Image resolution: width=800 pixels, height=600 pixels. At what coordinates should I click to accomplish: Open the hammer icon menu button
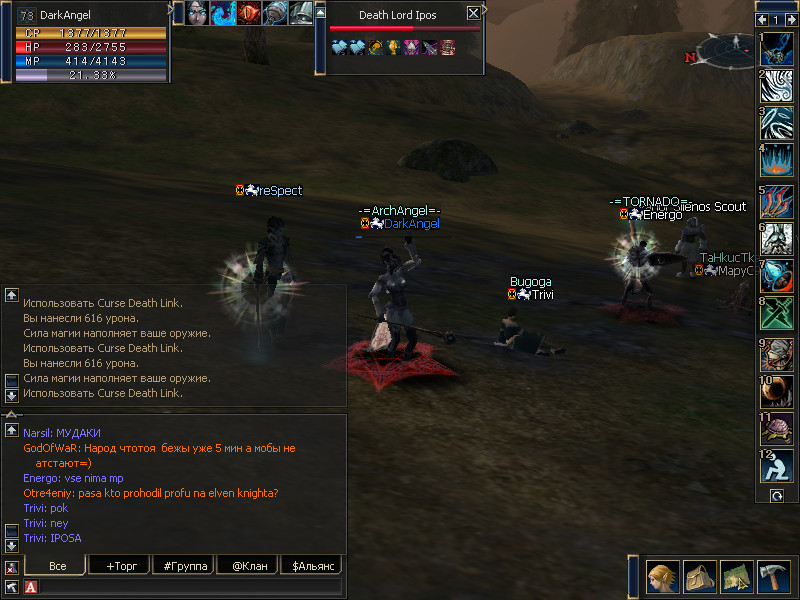coord(773,577)
